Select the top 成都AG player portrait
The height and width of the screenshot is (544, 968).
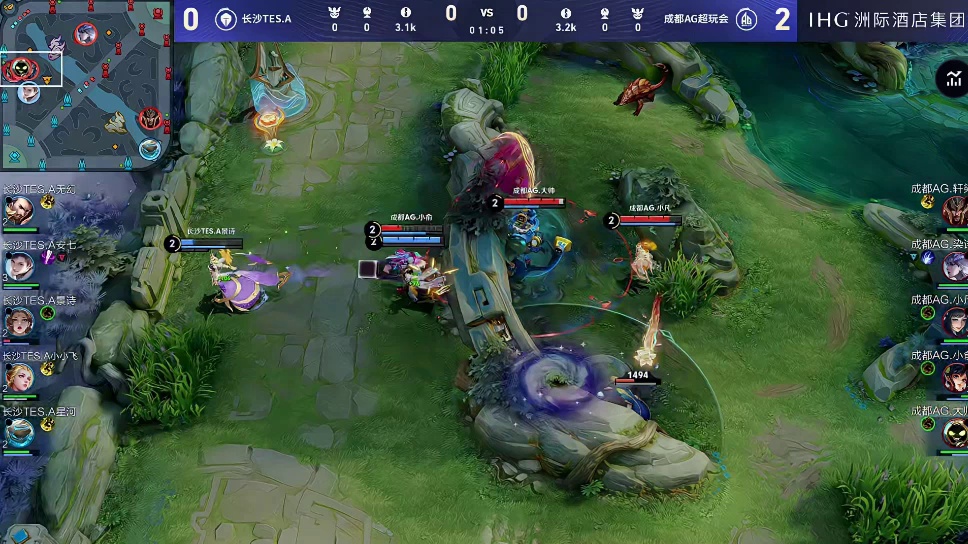[953, 210]
